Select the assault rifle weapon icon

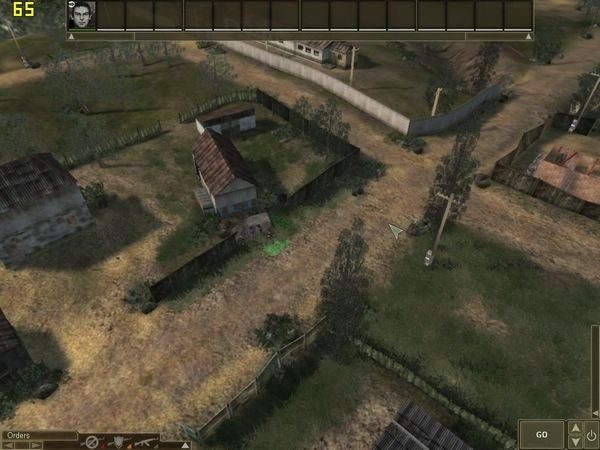142,441
